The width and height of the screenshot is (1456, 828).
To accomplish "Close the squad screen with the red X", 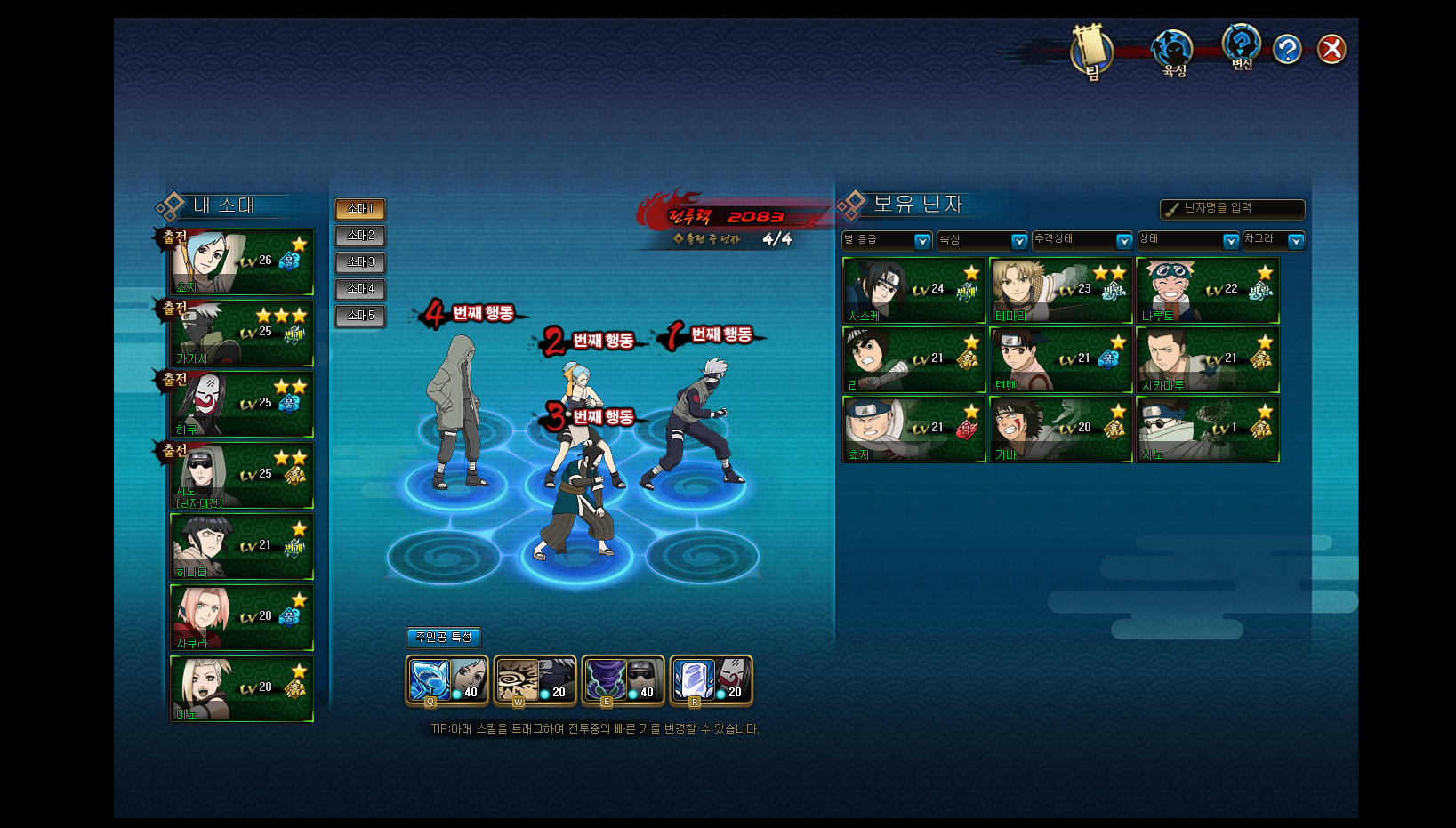I will 1331,50.
